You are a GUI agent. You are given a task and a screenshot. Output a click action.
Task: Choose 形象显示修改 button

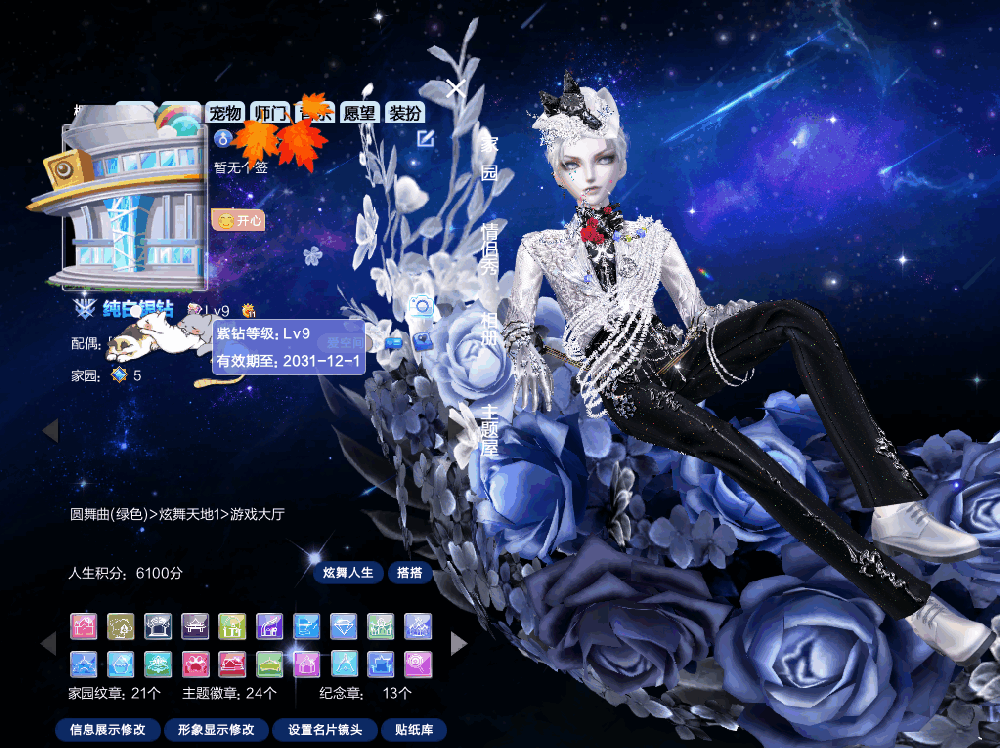coord(216,730)
